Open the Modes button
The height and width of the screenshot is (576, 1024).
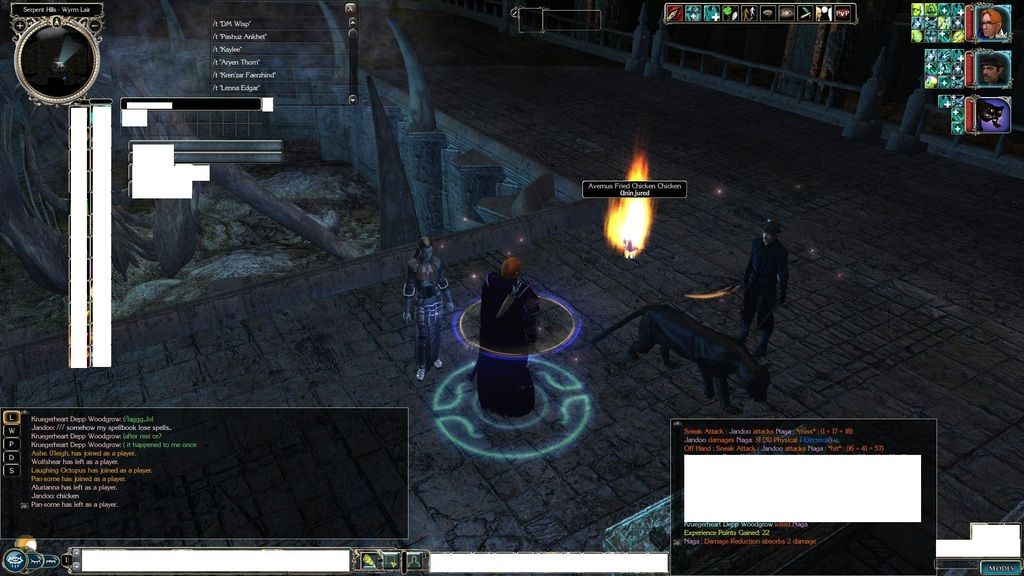(x=1000, y=568)
